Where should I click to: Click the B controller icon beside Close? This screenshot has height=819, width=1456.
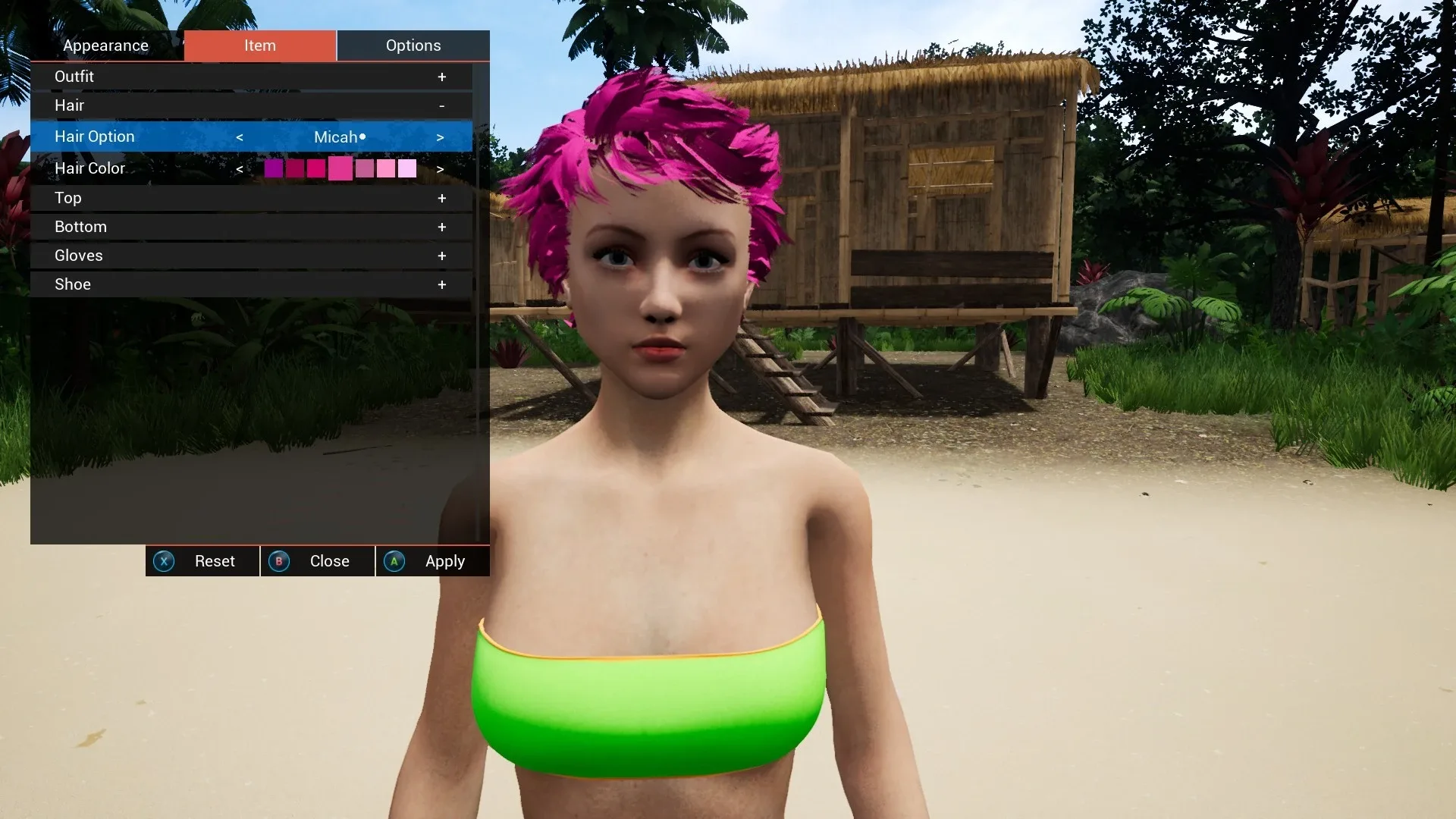tap(279, 561)
